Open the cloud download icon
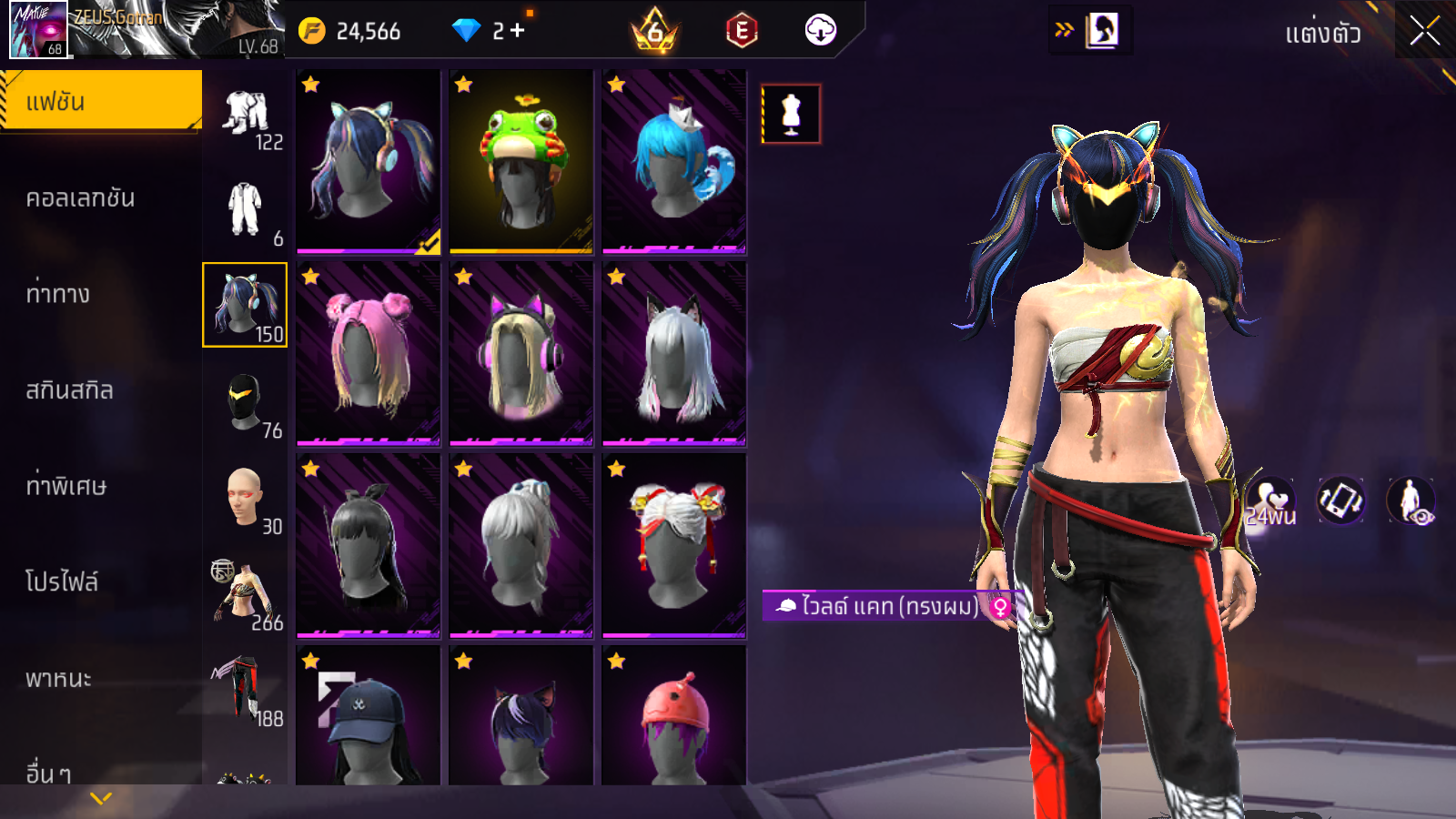Screen dimensions: 1456x819 point(820,31)
